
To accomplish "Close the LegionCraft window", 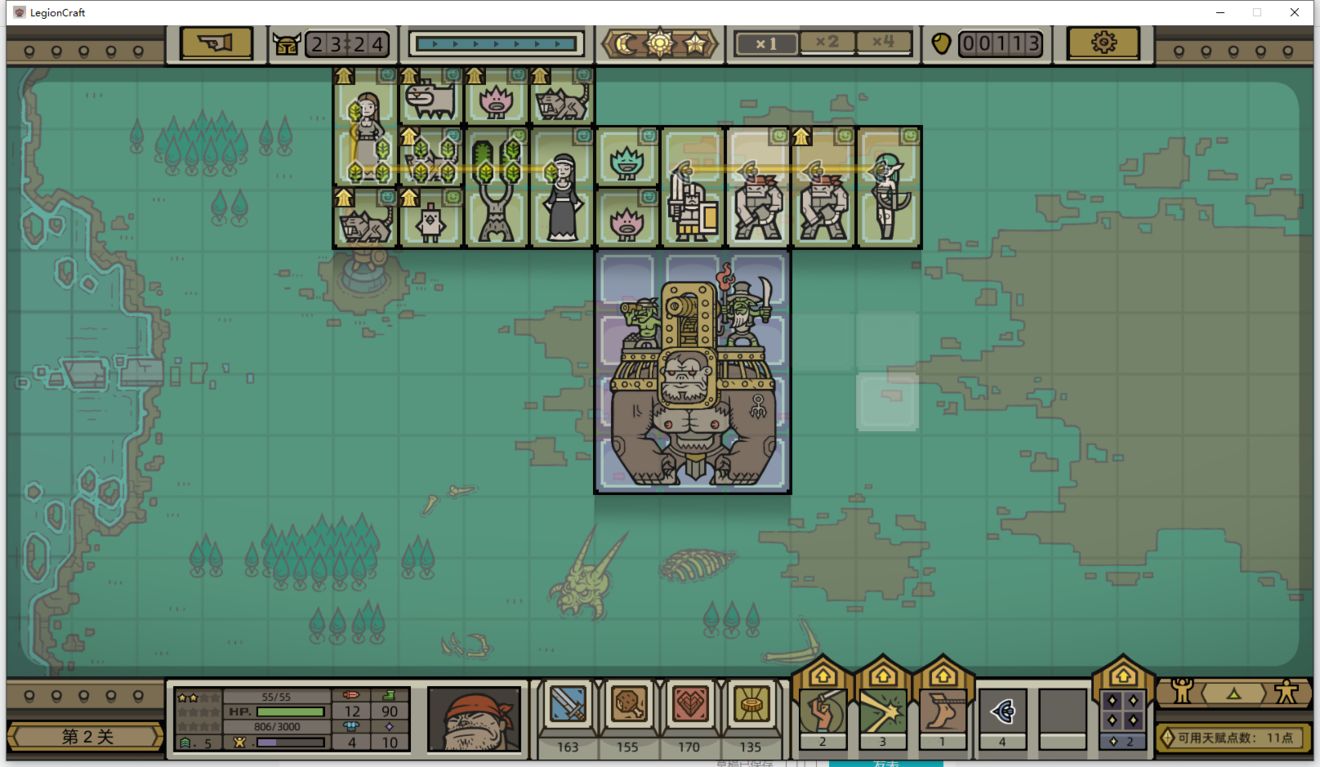I will click(1295, 12).
